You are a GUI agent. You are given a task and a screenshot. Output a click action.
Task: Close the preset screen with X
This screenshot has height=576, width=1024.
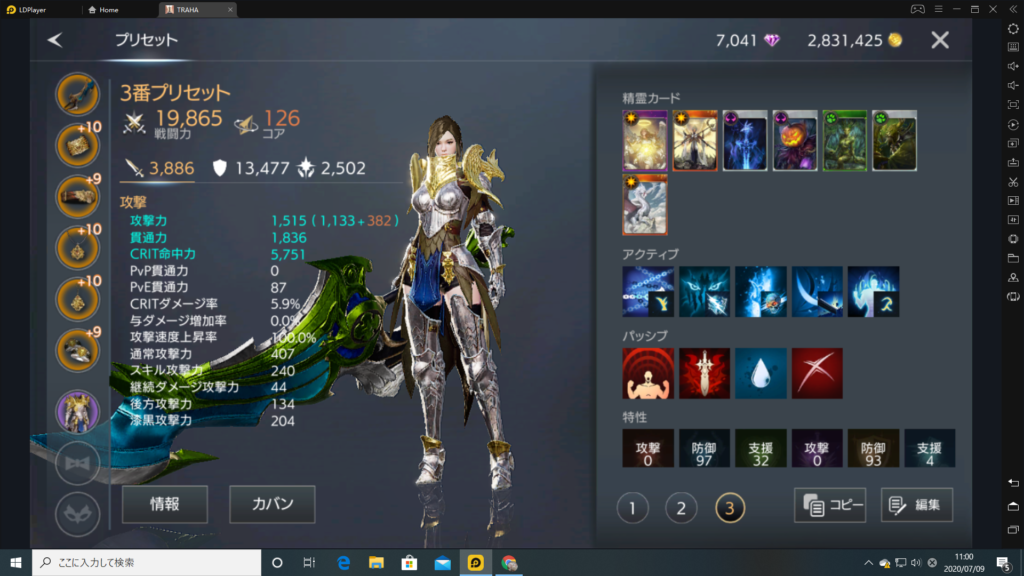940,40
